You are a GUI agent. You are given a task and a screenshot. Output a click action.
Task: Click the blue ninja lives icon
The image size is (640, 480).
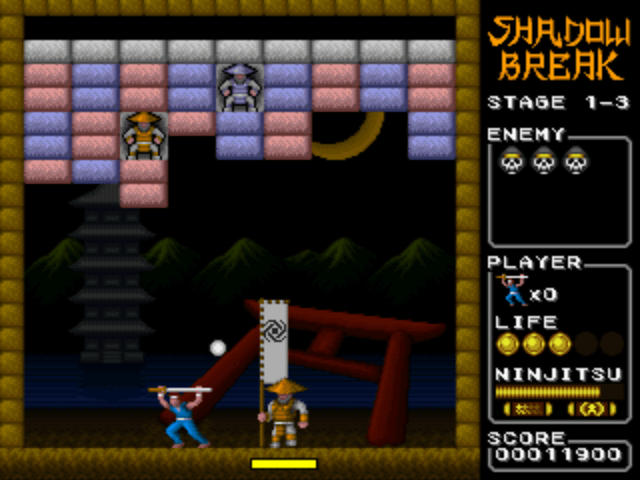click(x=514, y=290)
